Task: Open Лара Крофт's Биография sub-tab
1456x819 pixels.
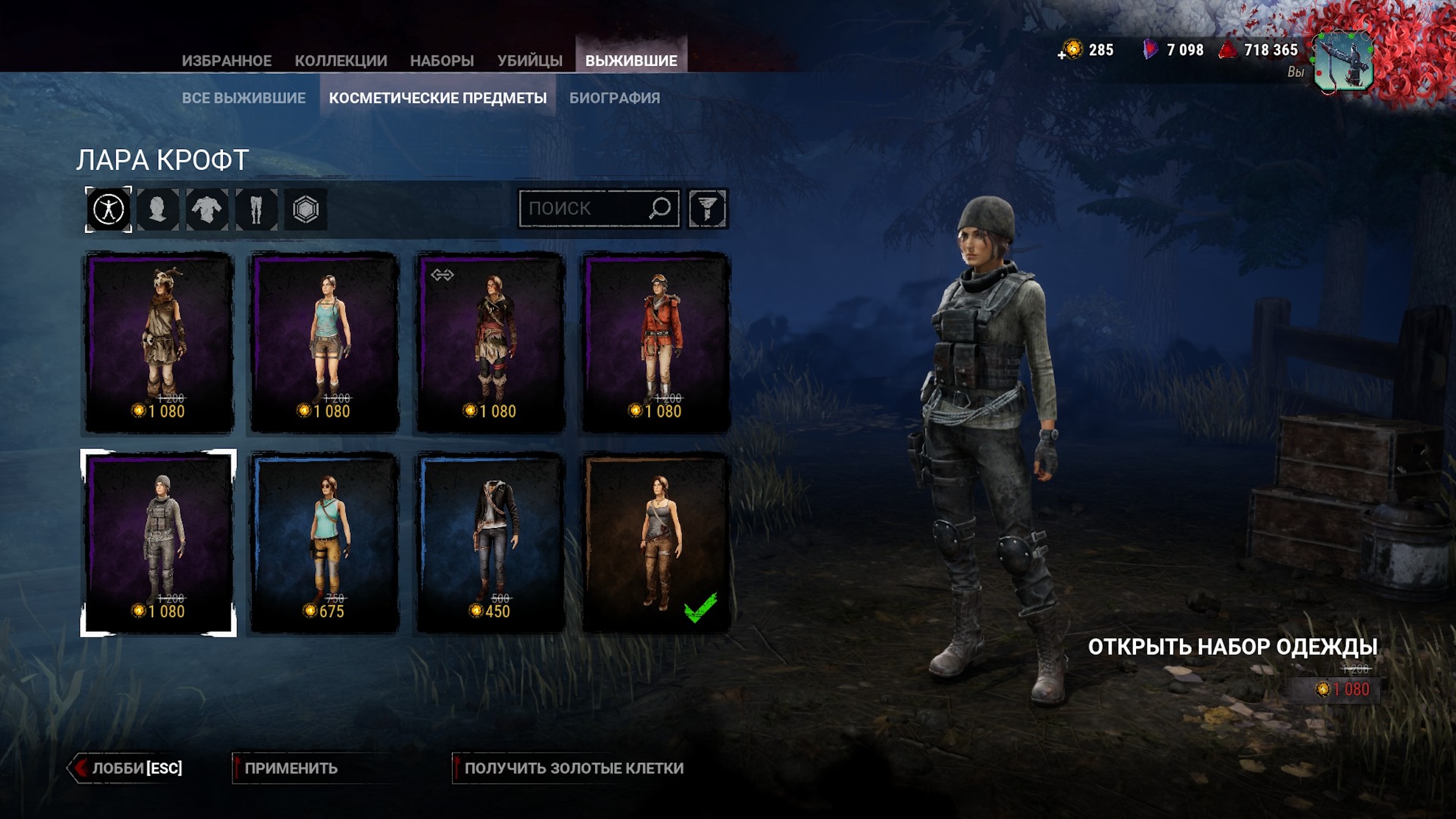Action: (x=615, y=98)
